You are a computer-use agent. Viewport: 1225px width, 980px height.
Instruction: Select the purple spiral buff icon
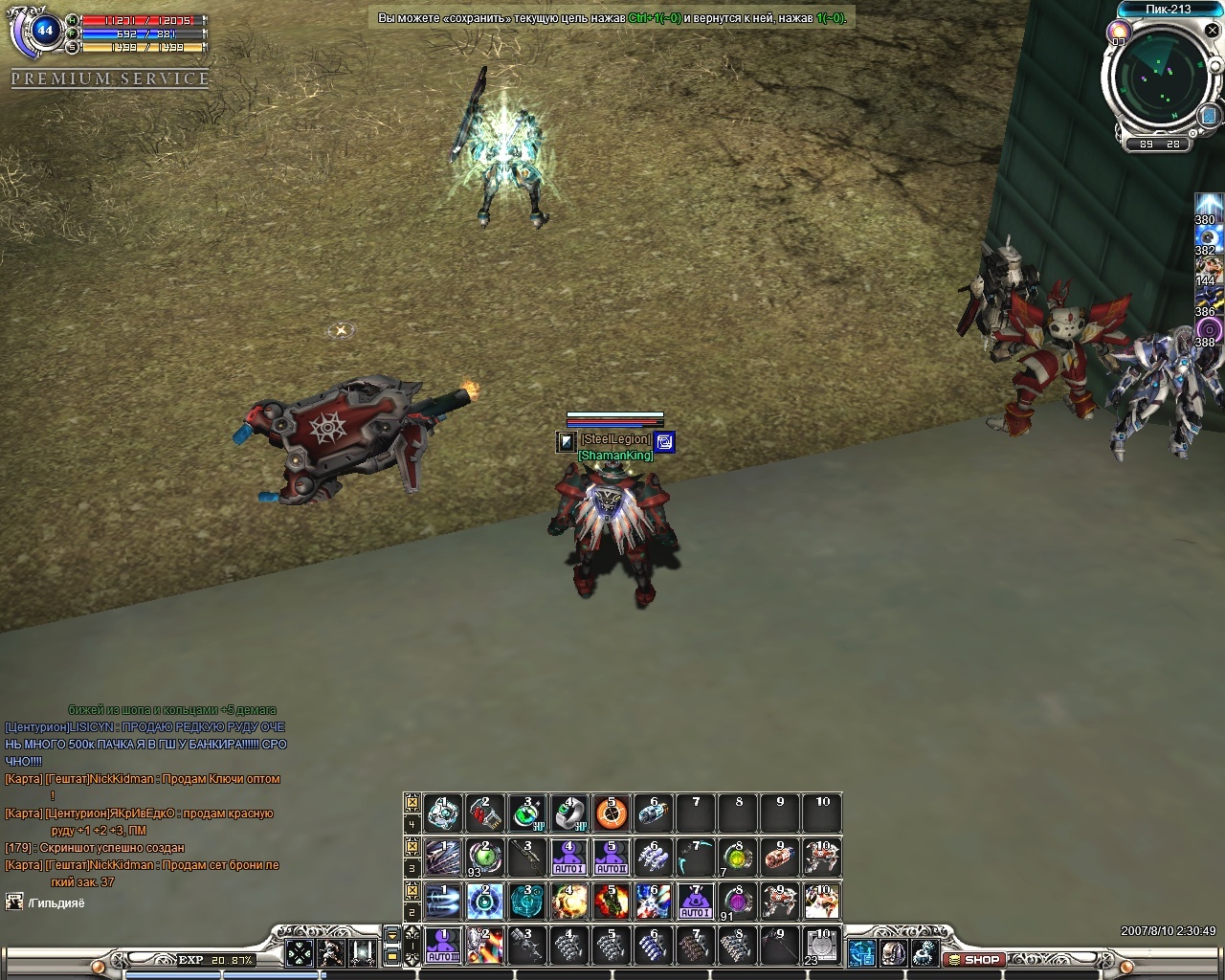1209,329
